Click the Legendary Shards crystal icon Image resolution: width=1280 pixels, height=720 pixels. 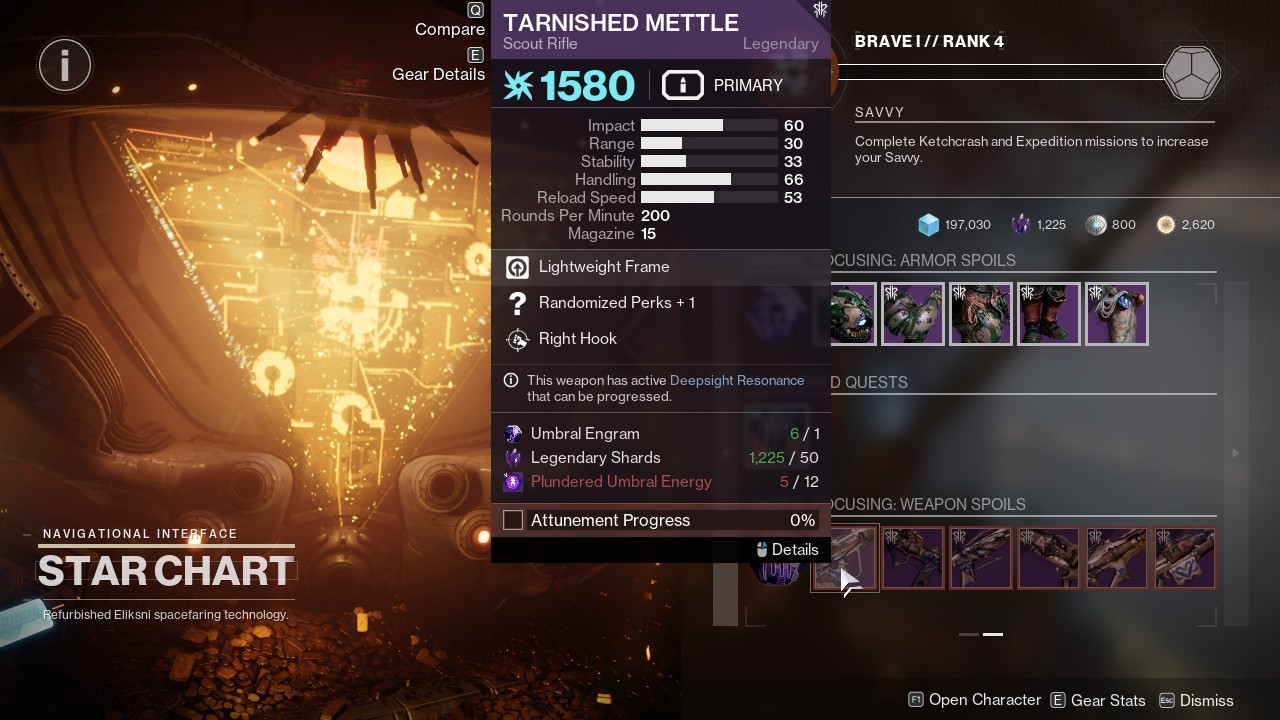coord(1022,224)
